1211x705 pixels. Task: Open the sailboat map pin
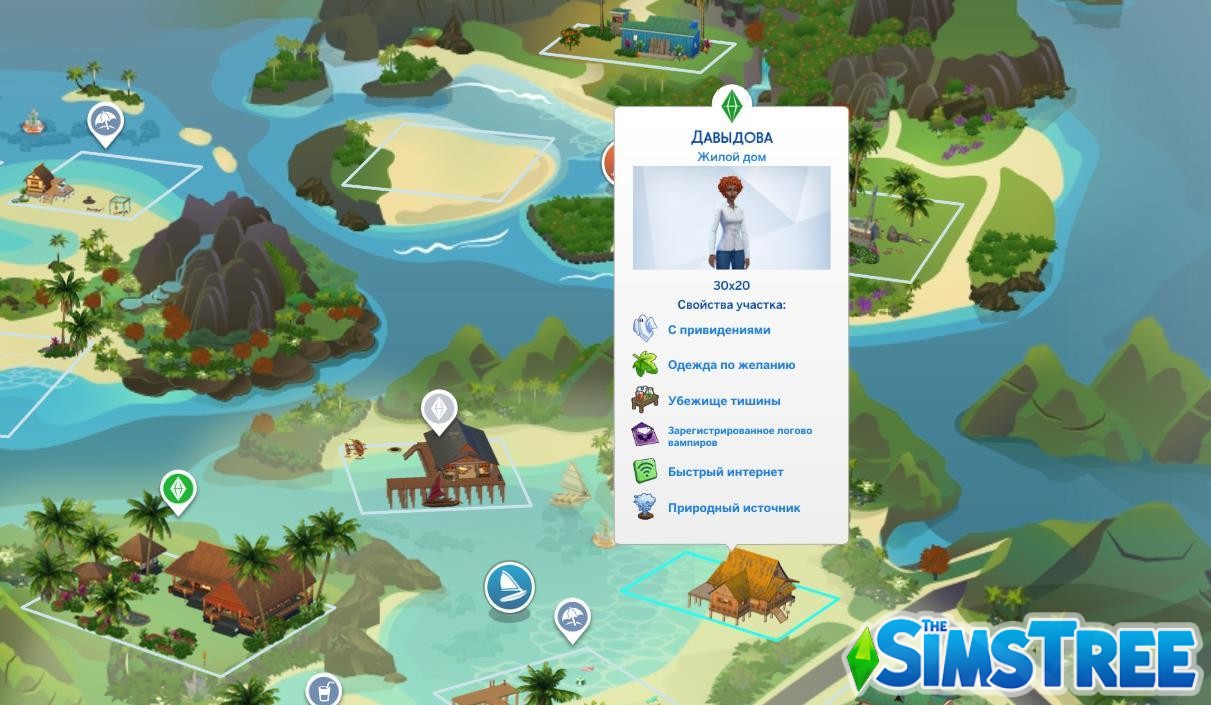click(x=509, y=586)
